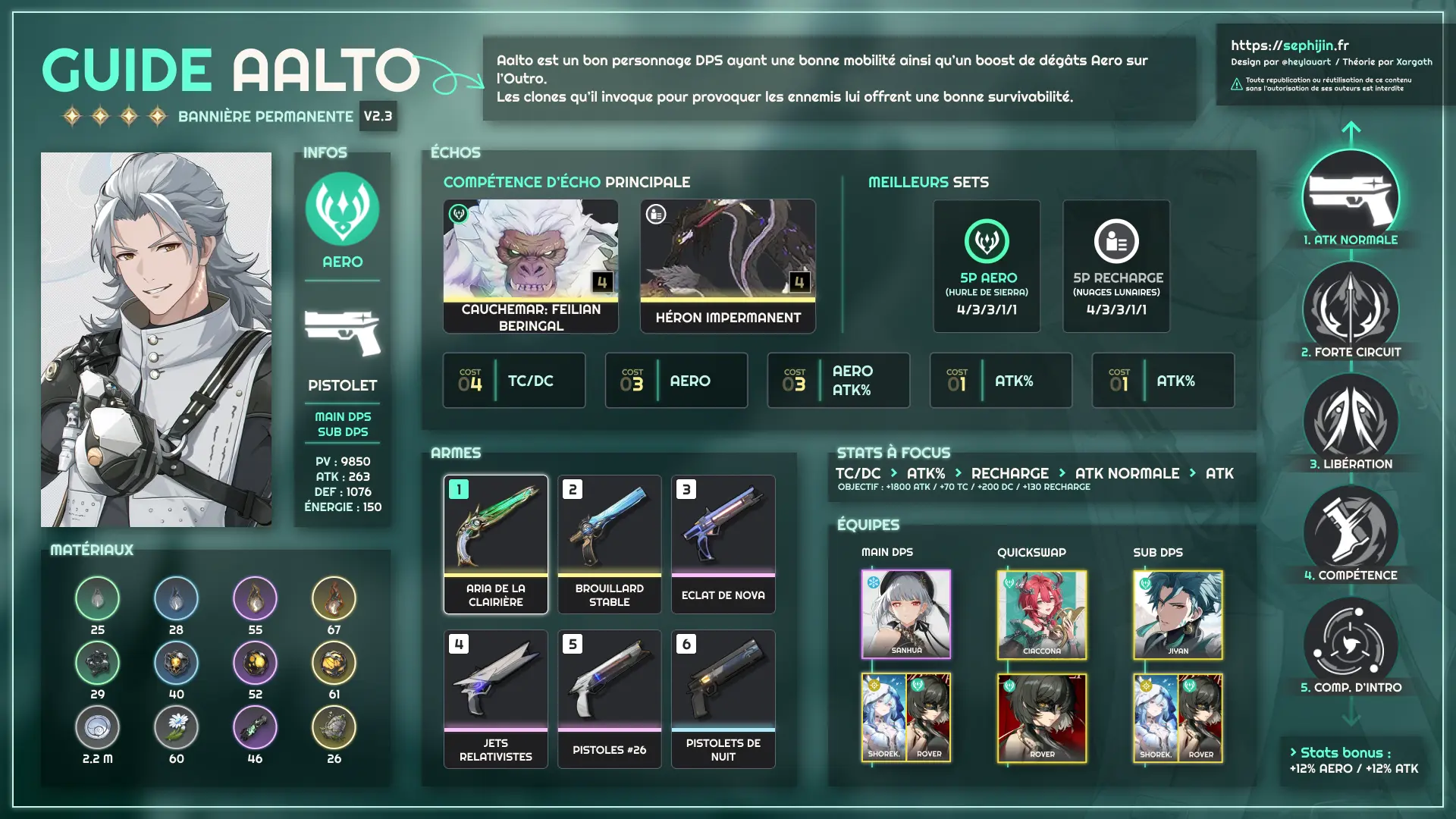Viewport: 1456px width, 819px height.
Task: Select the Compétence skill icon
Action: (1350, 532)
